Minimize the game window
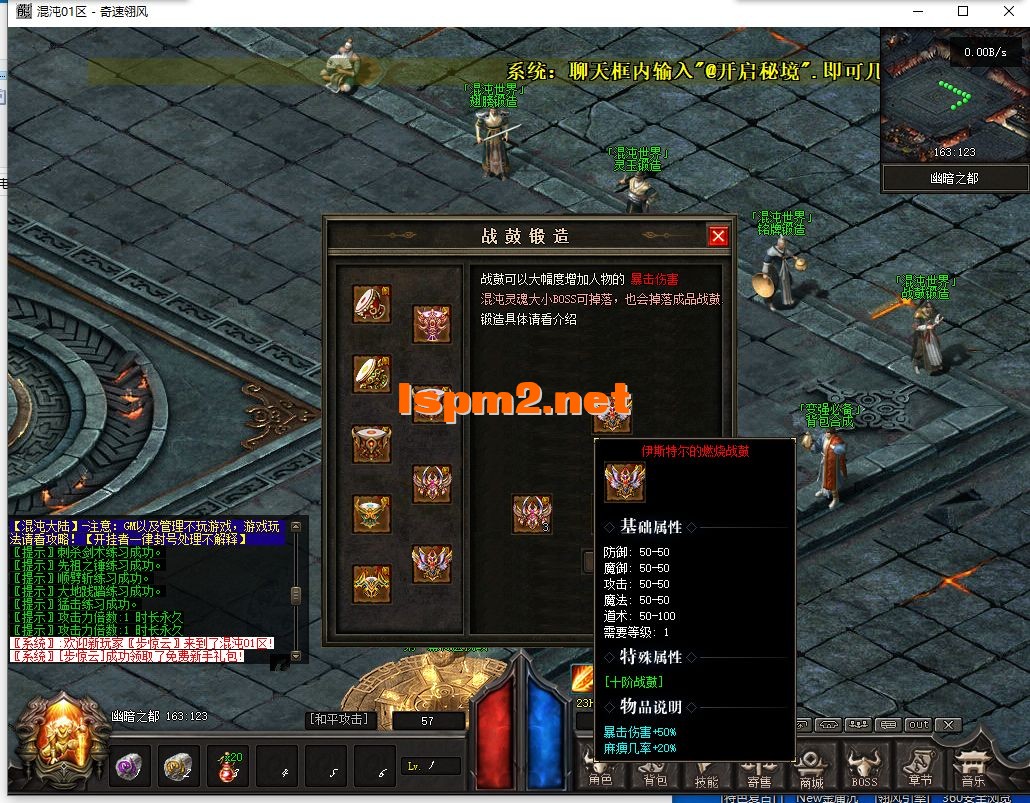1030x803 pixels. (917, 11)
